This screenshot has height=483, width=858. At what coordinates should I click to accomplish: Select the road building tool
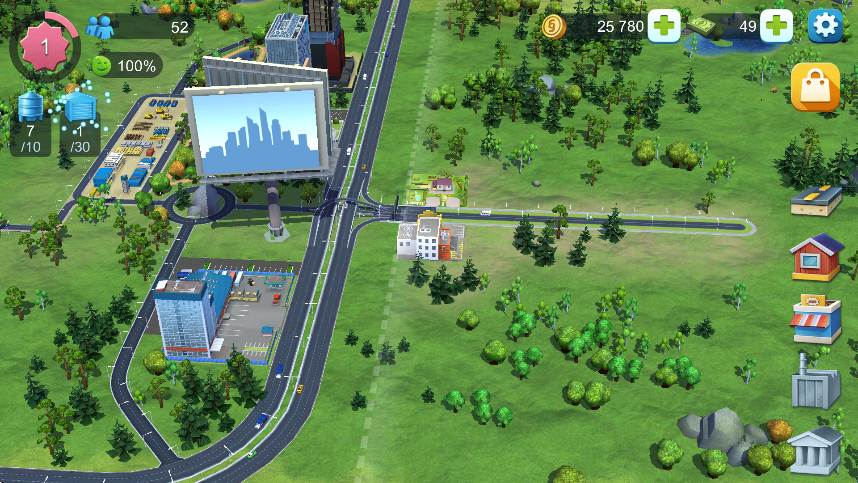point(815,199)
